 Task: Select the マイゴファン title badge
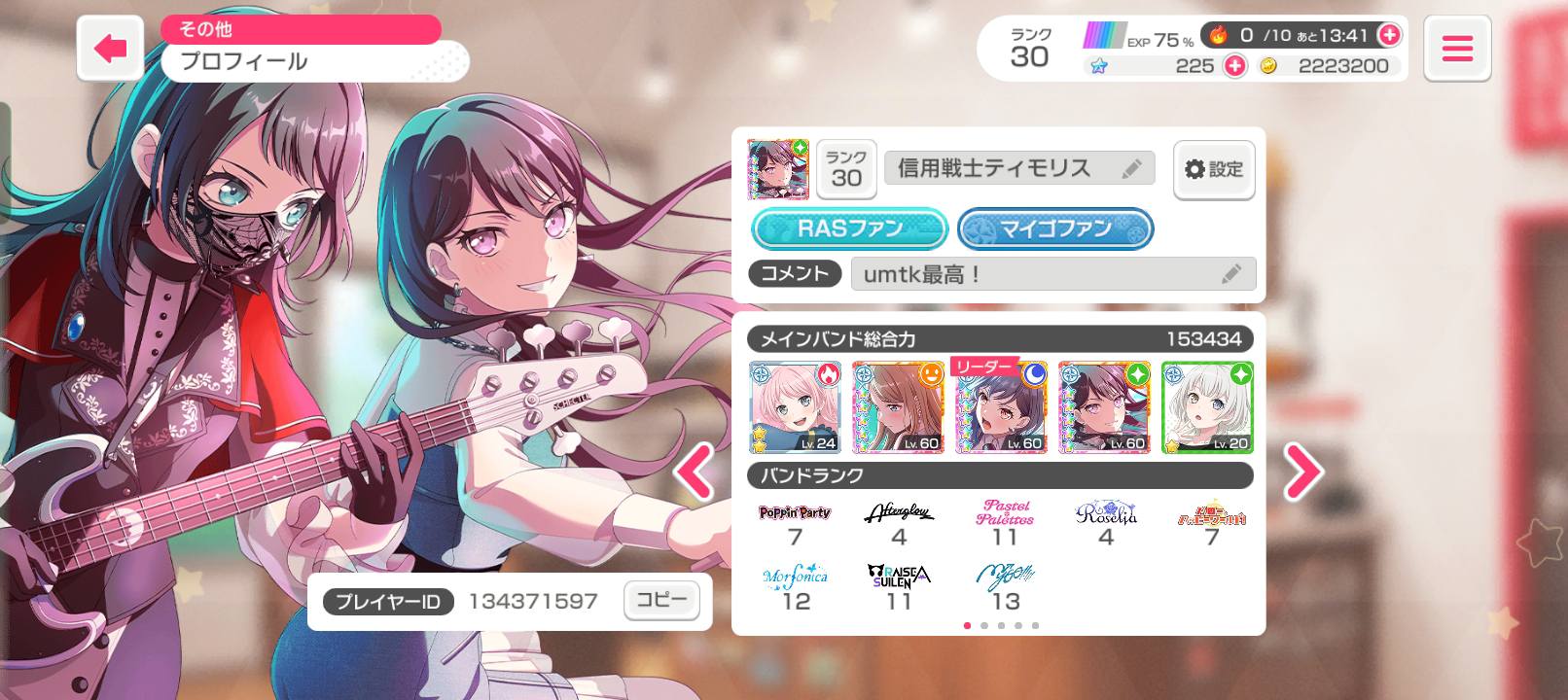point(1055,229)
